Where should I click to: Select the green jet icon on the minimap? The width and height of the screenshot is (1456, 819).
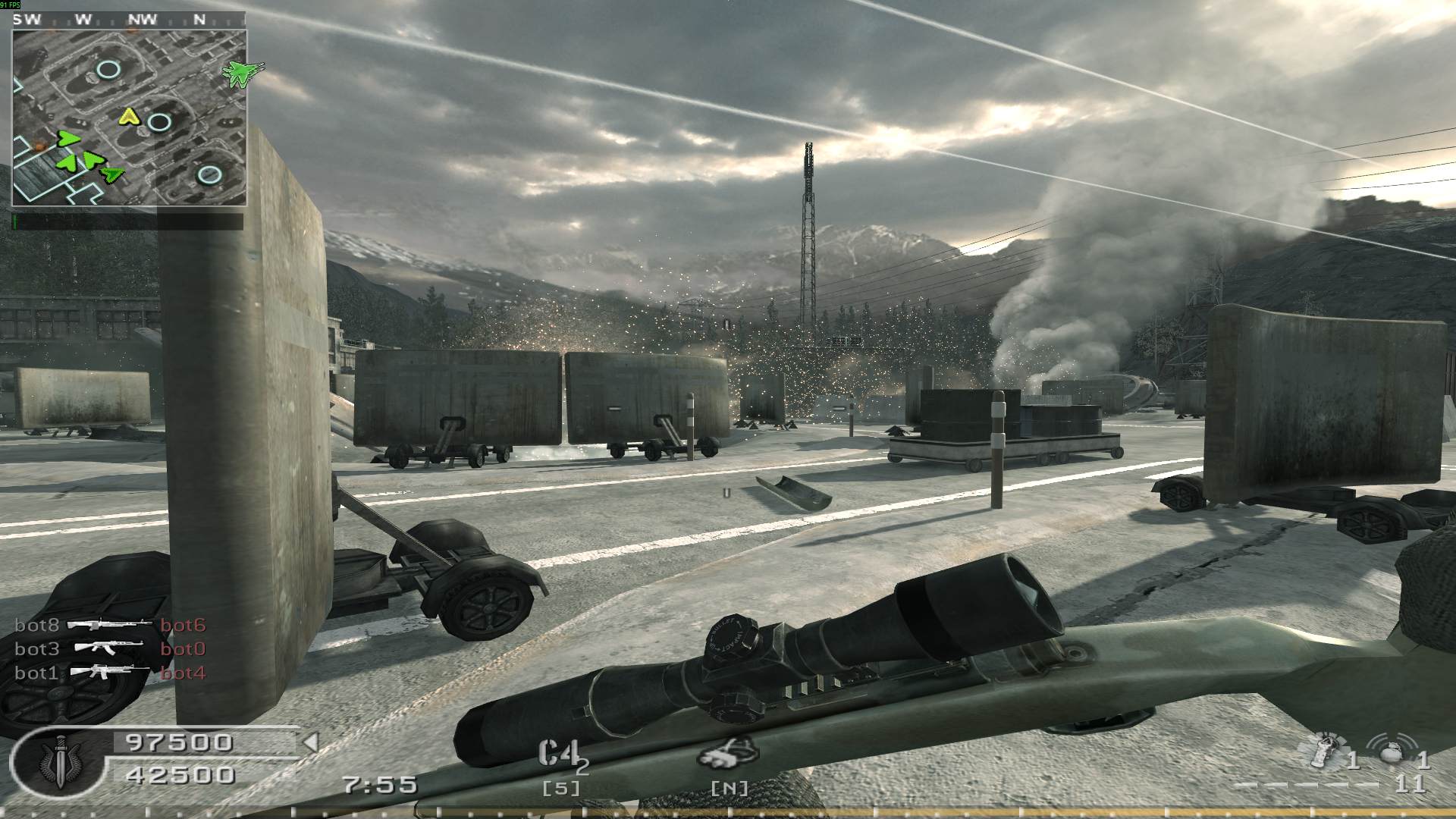pos(243,72)
